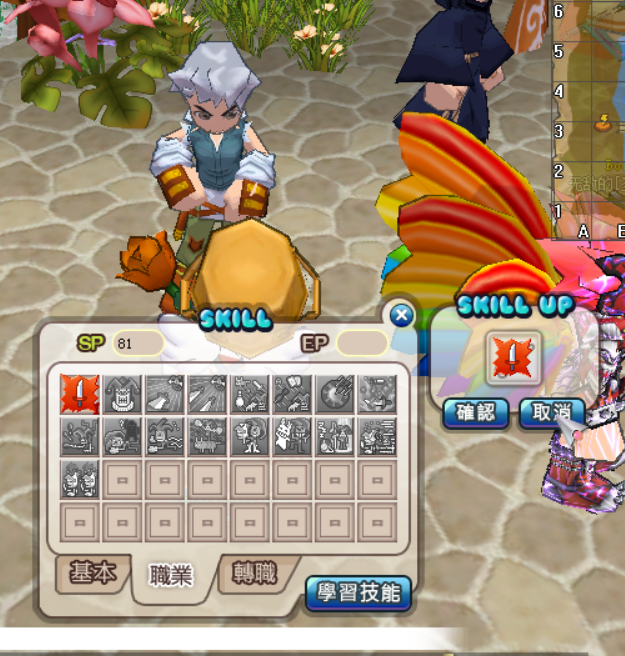
Task: Close the Skill window
Action: (x=401, y=316)
